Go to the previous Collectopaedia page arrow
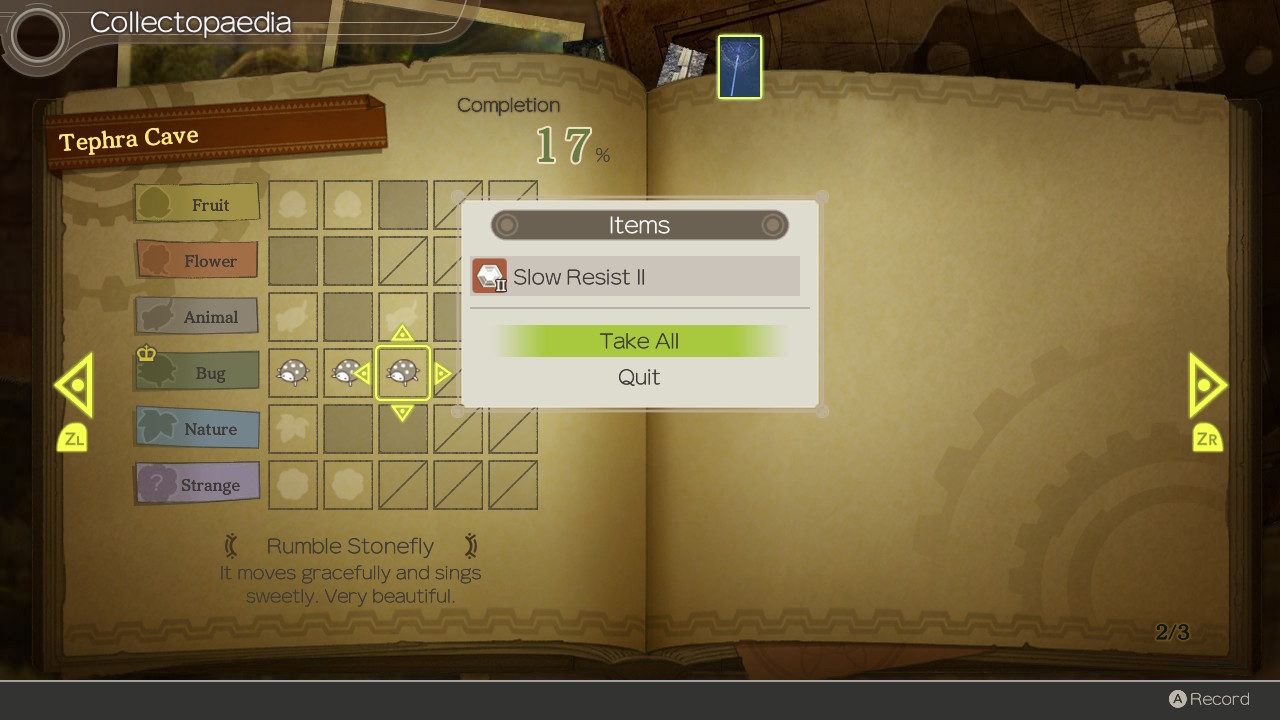 74,385
